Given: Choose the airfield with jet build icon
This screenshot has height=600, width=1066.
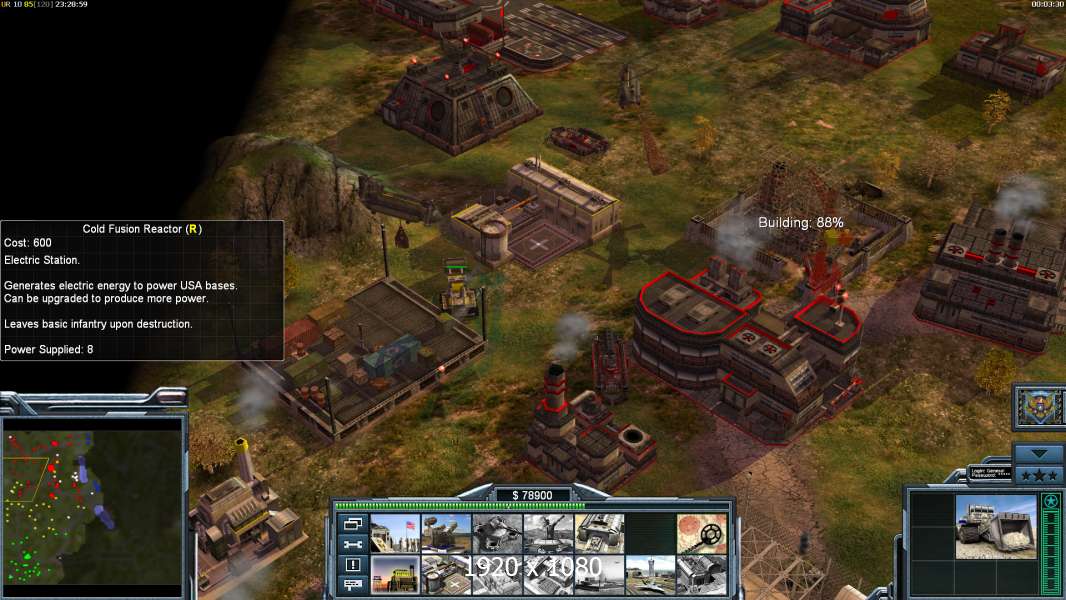Looking at the screenshot, I should point(650,574).
